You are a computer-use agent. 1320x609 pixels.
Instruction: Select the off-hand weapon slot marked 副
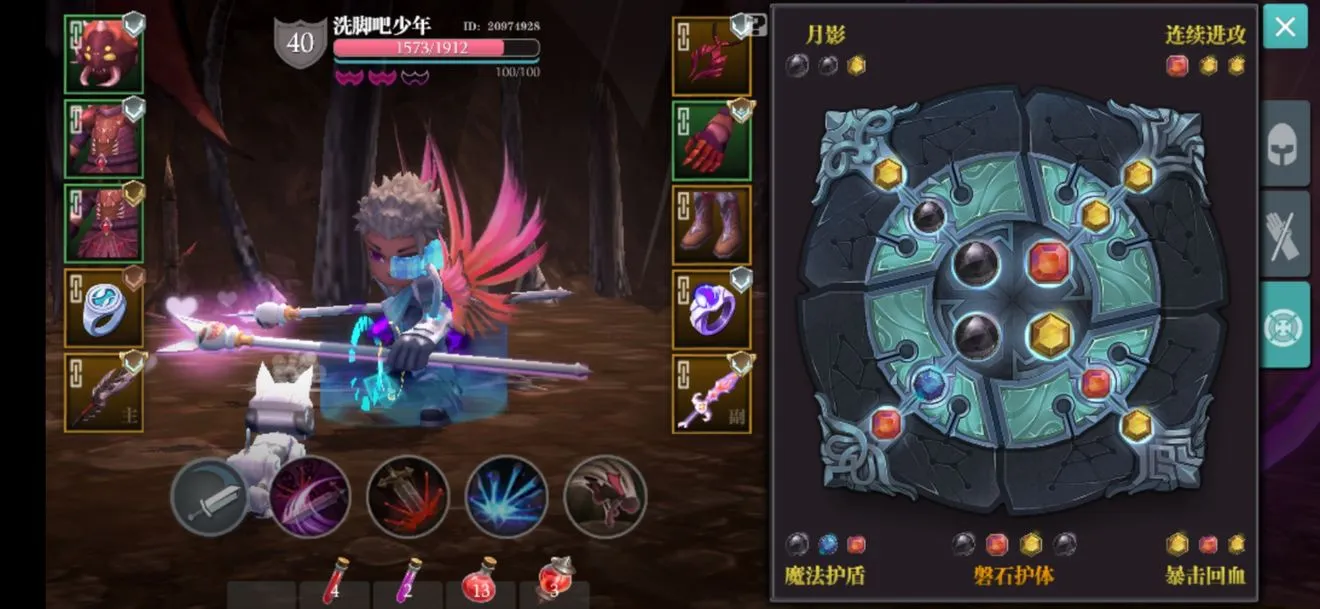[x=711, y=394]
